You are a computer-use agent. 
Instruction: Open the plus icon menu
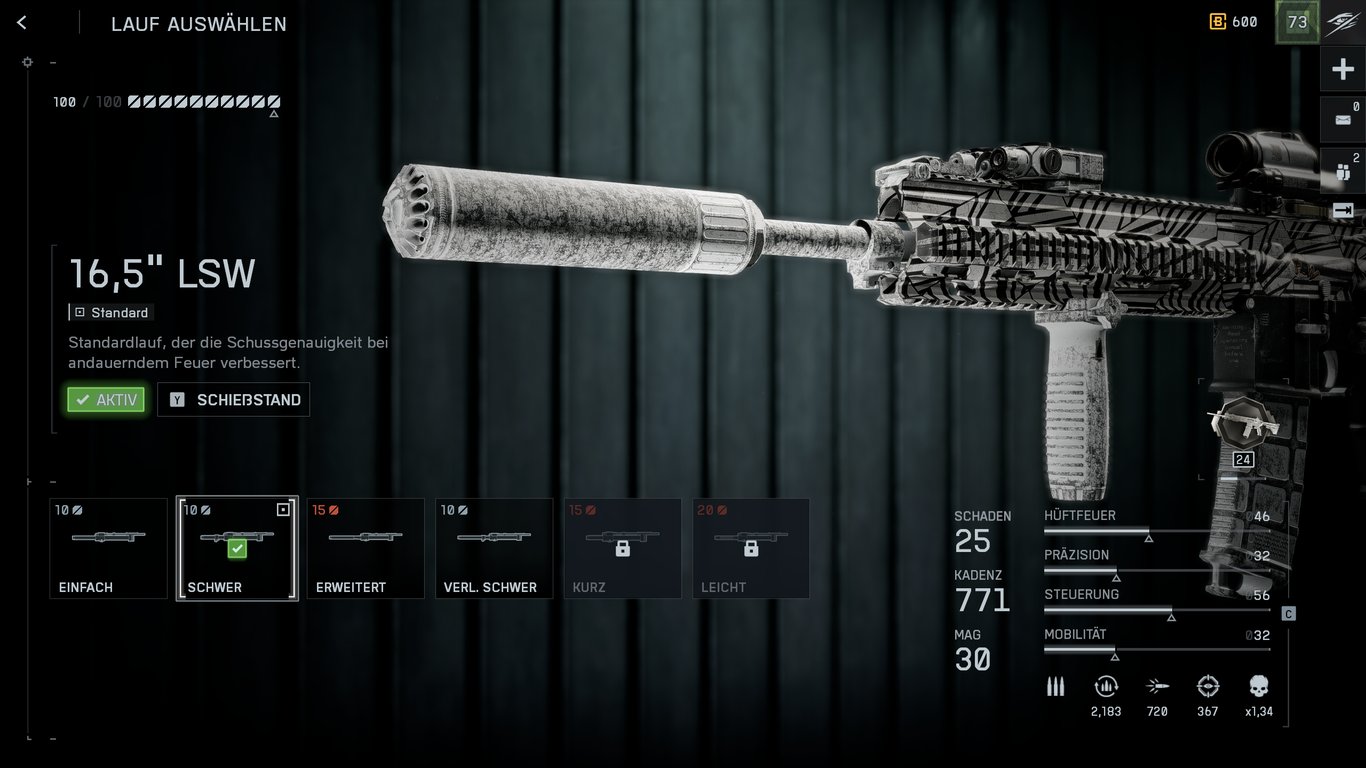[1343, 69]
